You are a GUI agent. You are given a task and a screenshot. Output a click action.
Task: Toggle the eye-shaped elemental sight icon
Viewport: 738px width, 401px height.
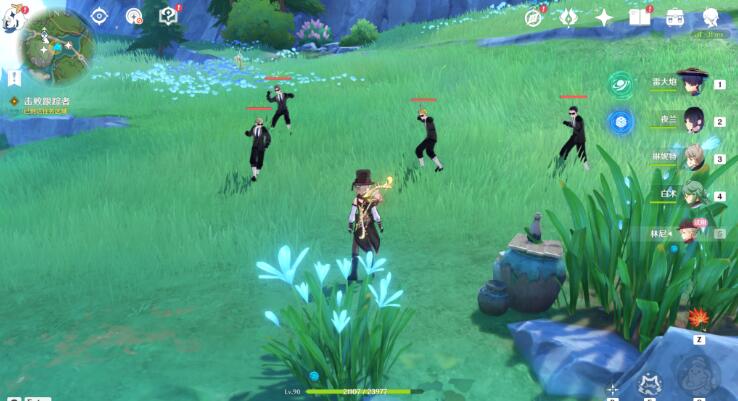click(x=99, y=15)
